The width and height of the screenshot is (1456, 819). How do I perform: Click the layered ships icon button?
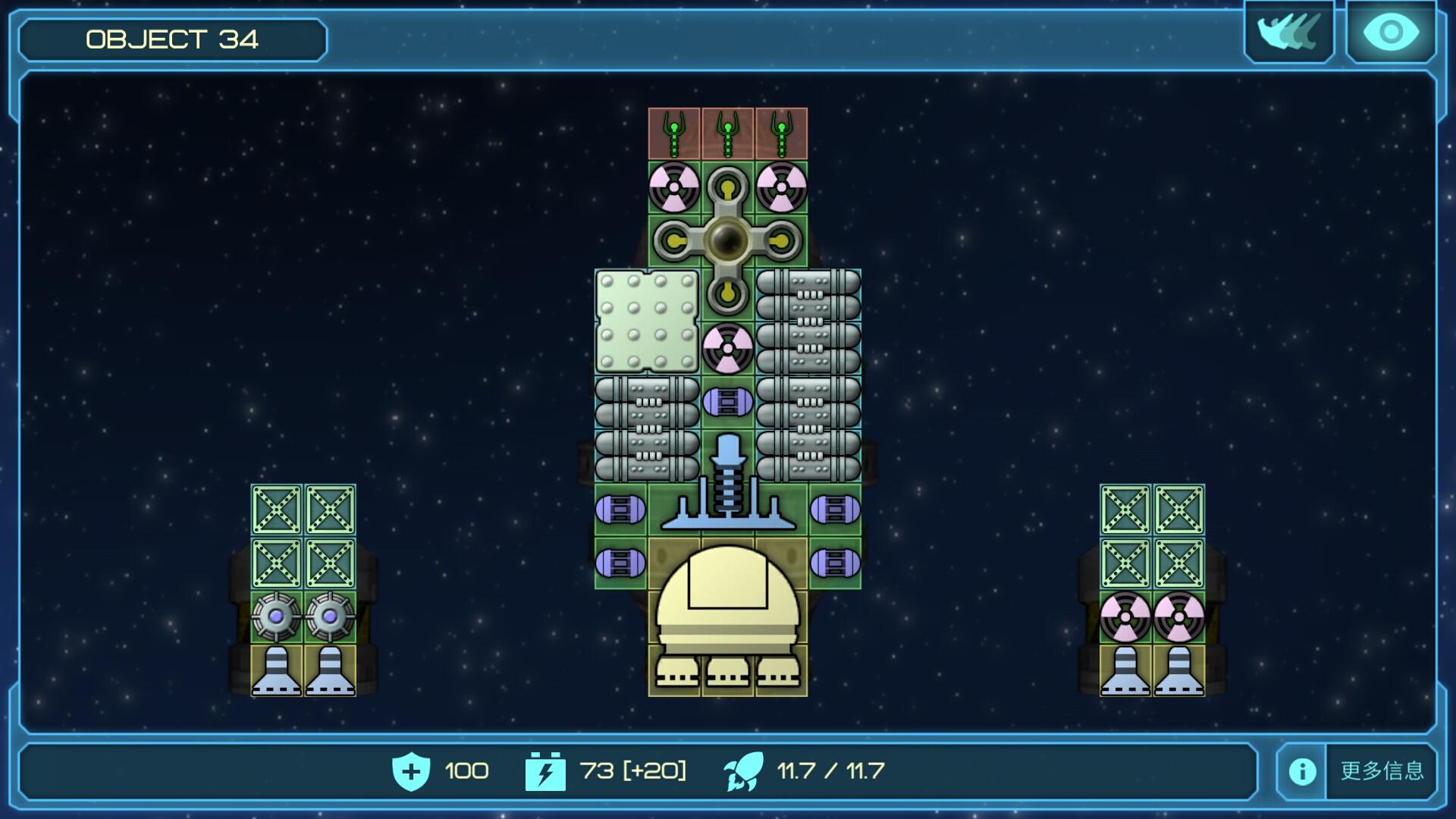click(x=1288, y=33)
